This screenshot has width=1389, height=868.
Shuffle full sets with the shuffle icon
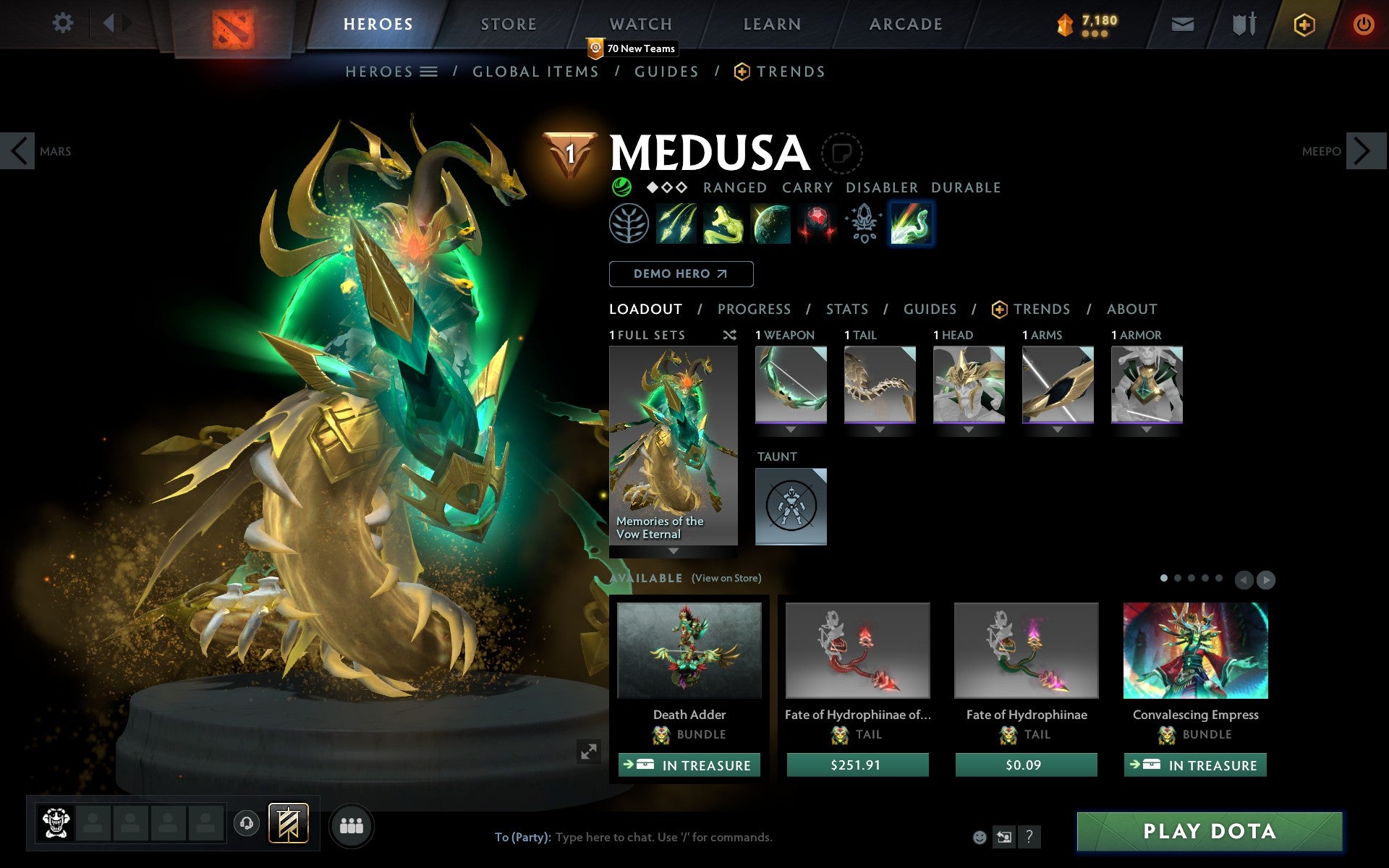tap(730, 335)
